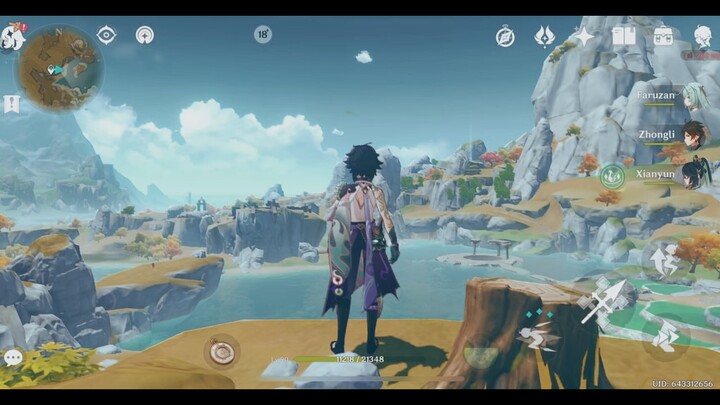Open the character profile head icon
Image resolution: width=720 pixels, height=405 pixels.
[703, 37]
